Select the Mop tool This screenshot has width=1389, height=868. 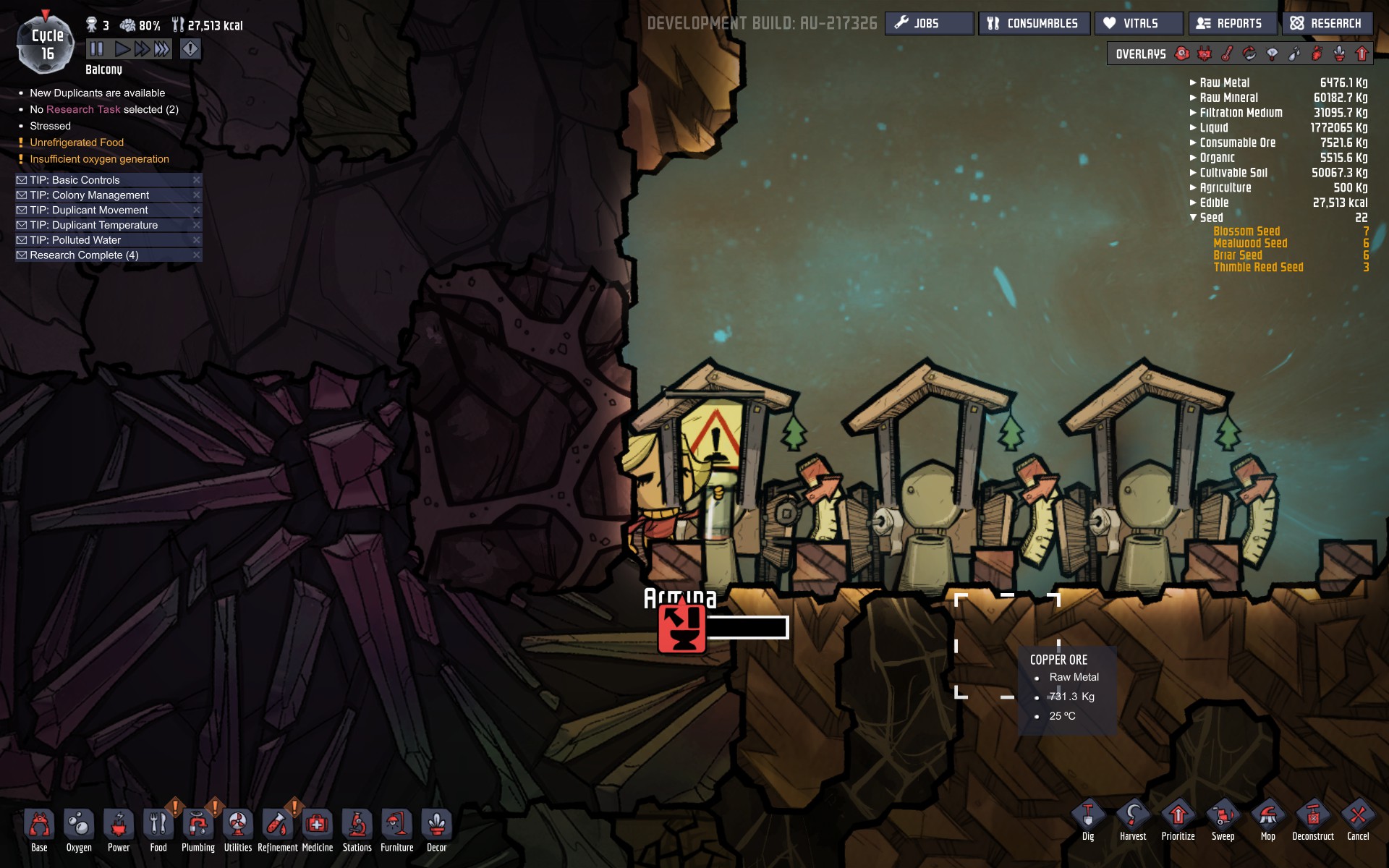click(1267, 820)
